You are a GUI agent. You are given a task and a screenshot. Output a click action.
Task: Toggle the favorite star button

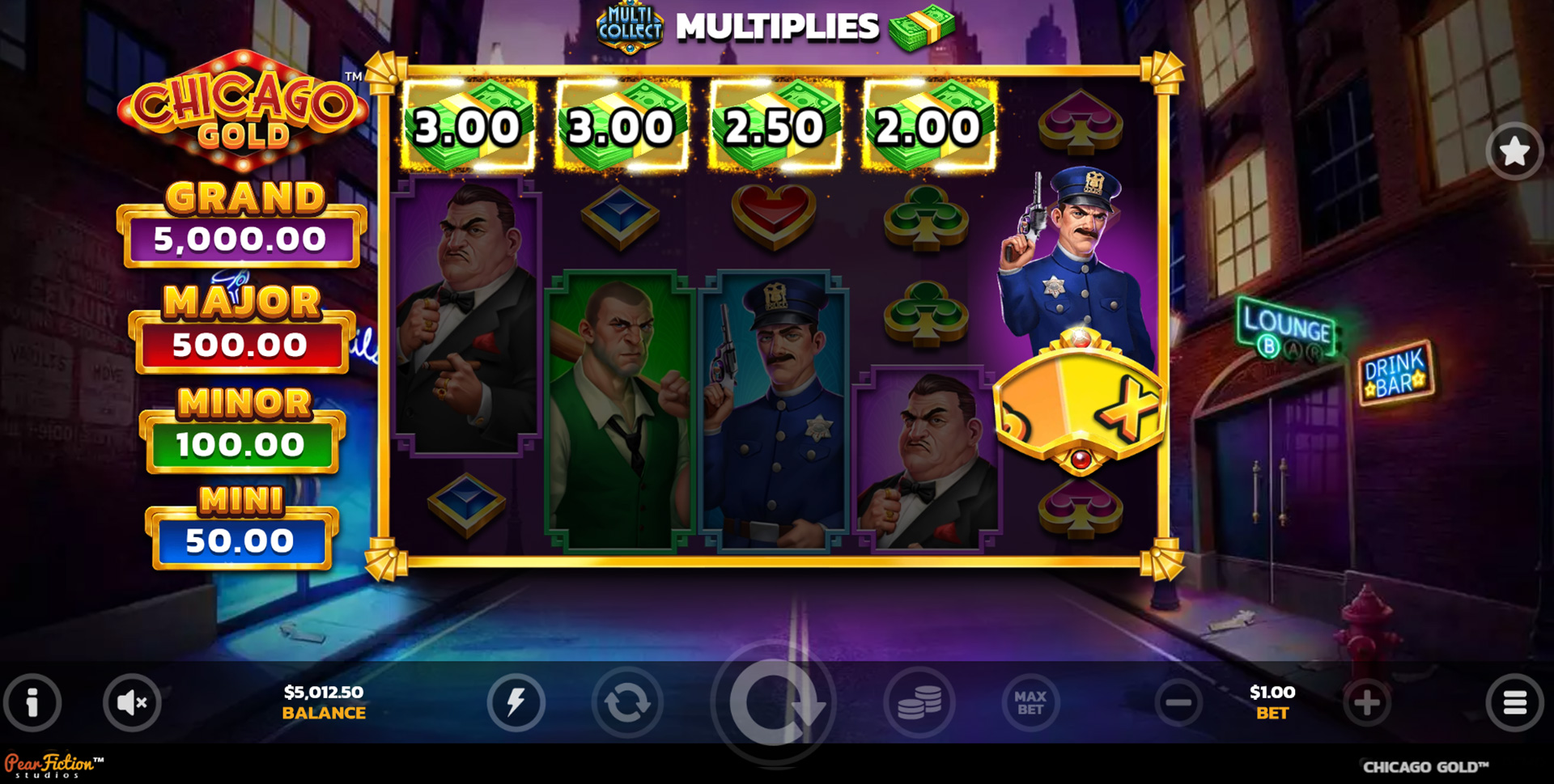1515,152
